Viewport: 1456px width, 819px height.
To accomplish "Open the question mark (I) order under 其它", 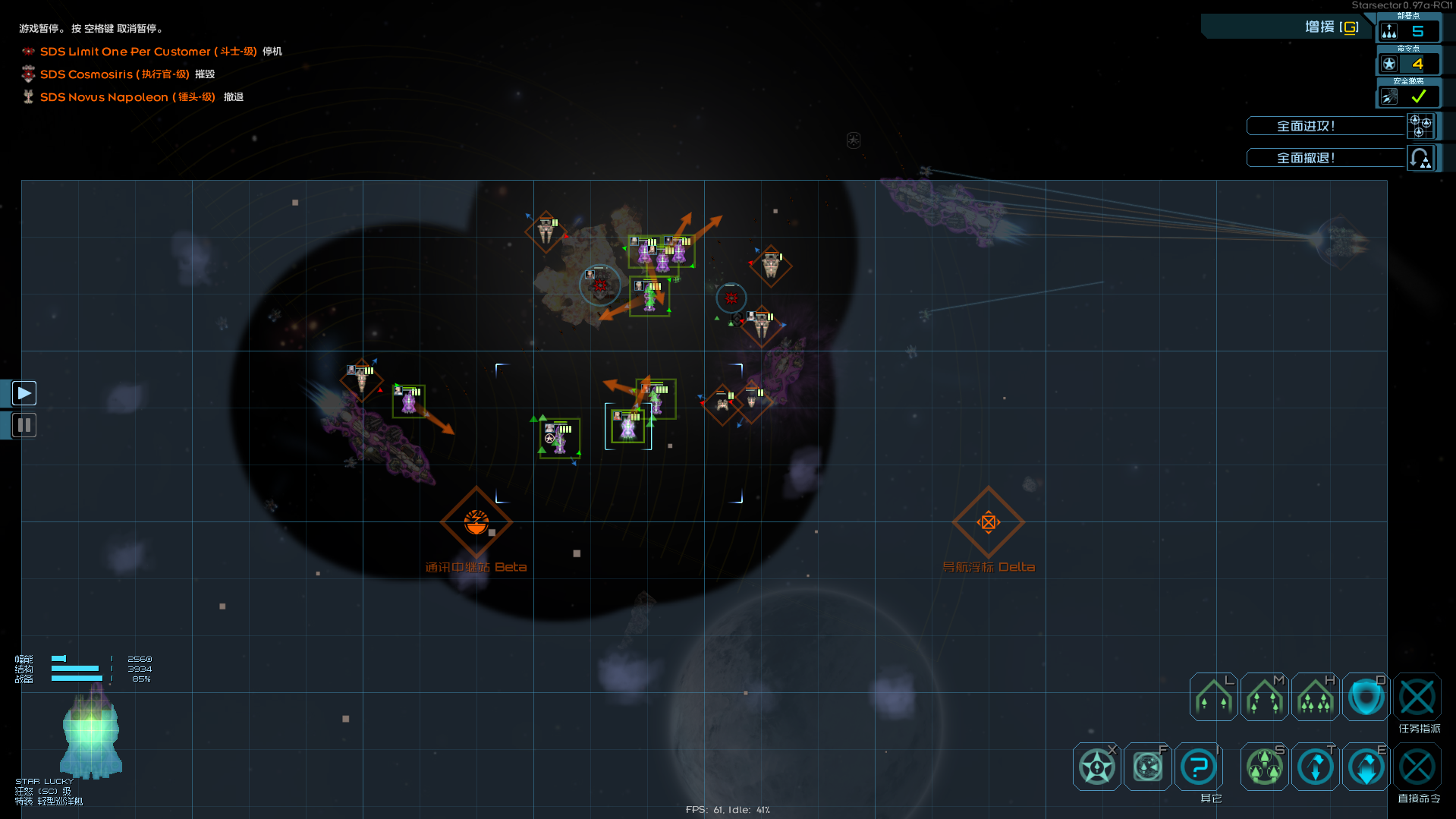I will (1198, 766).
